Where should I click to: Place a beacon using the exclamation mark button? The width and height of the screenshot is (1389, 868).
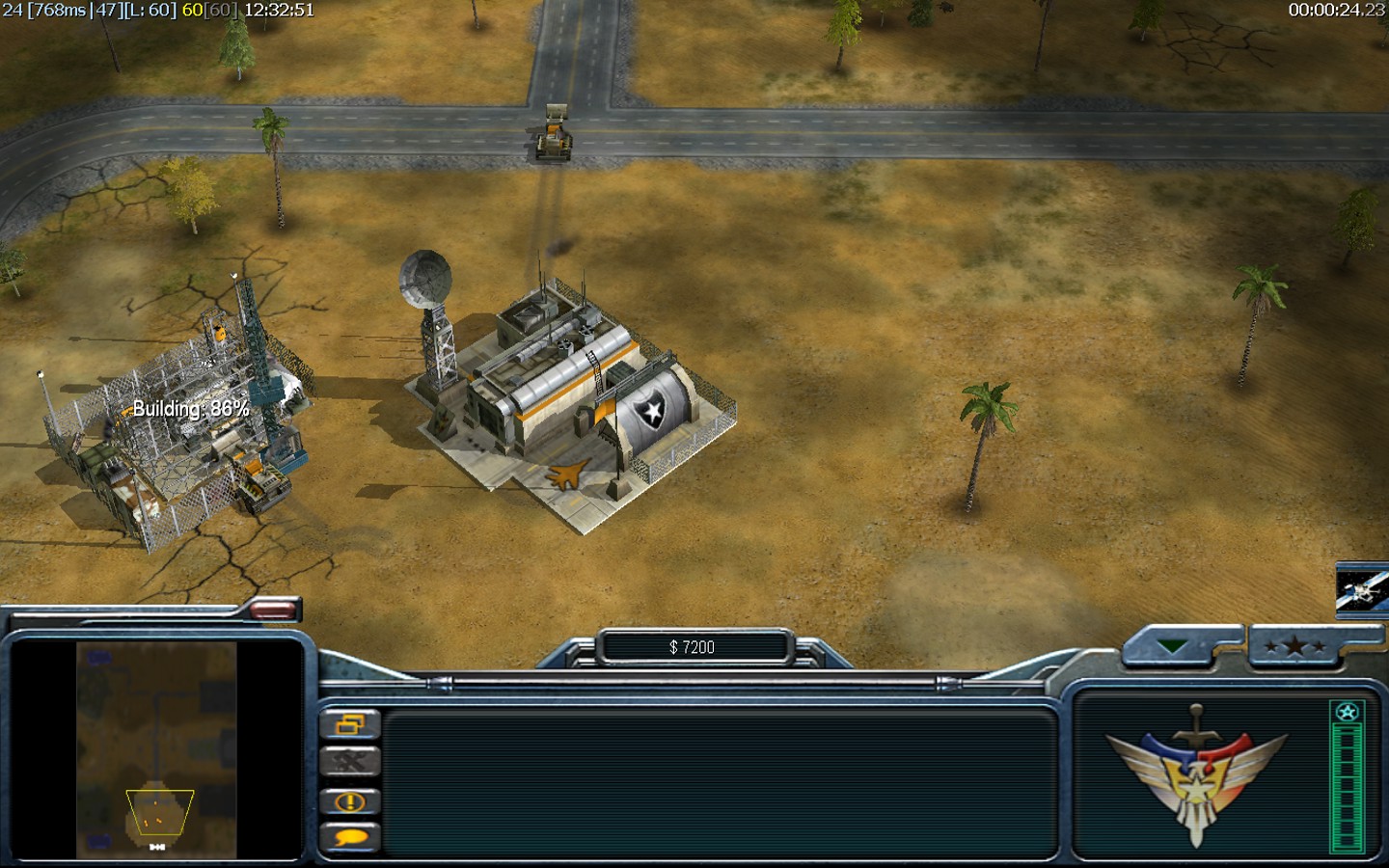(x=350, y=800)
